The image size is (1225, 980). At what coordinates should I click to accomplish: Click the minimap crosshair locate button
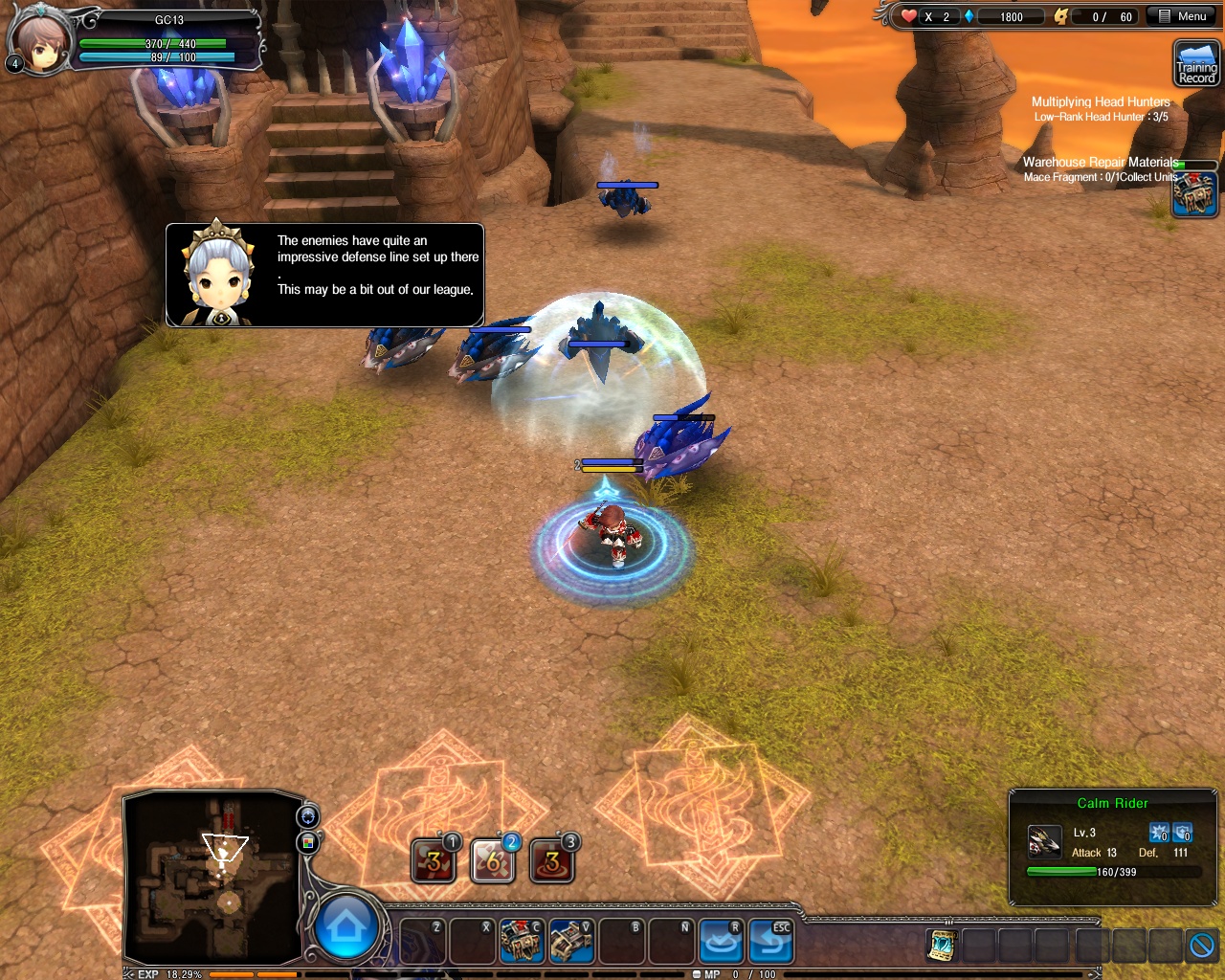coord(308,816)
